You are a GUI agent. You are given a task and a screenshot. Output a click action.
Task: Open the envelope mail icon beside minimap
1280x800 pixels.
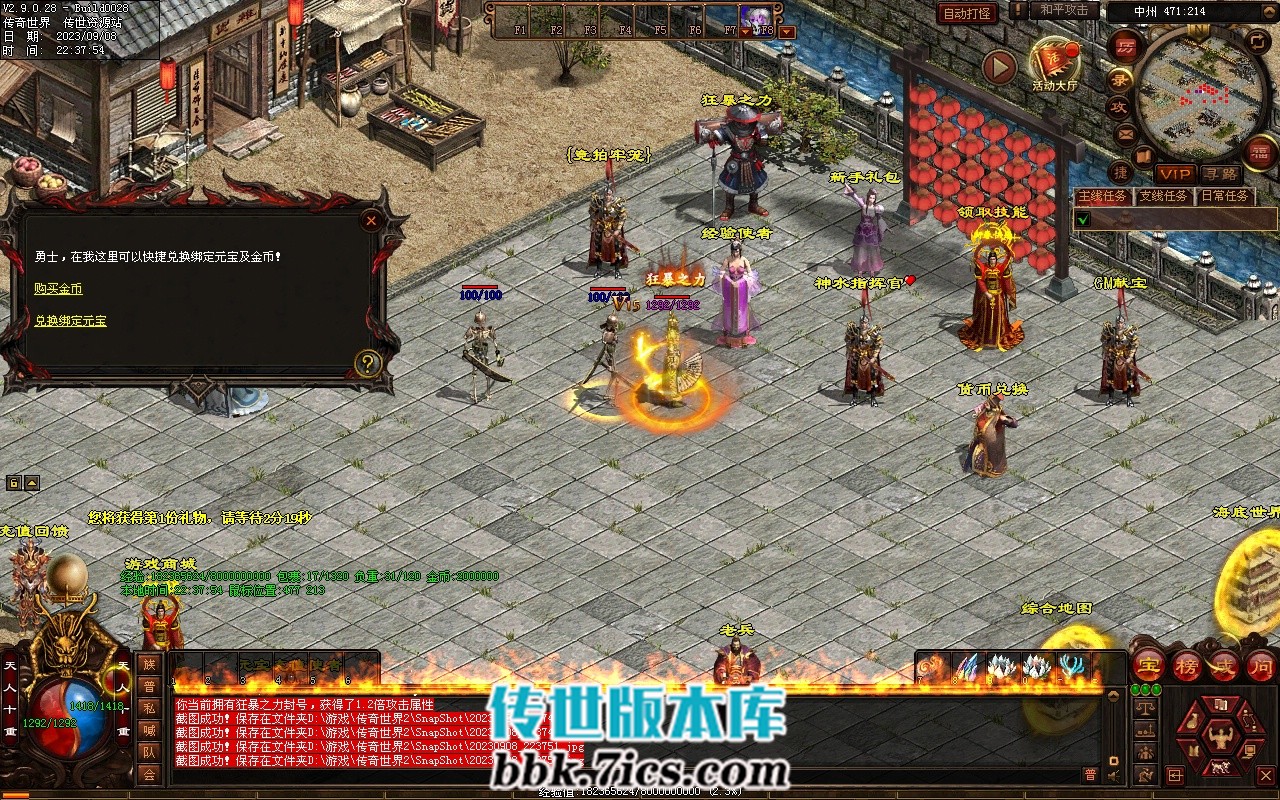[x=1126, y=133]
